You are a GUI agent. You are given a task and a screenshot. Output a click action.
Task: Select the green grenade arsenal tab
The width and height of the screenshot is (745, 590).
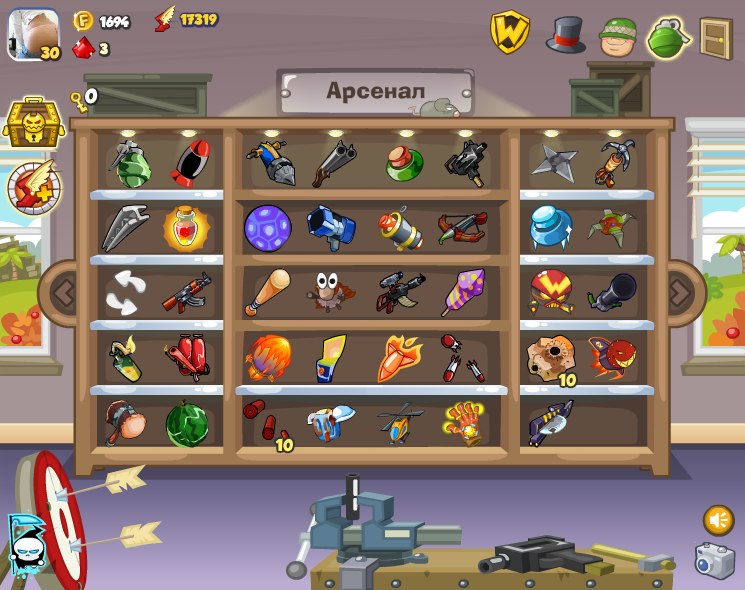pyautogui.click(x=669, y=38)
